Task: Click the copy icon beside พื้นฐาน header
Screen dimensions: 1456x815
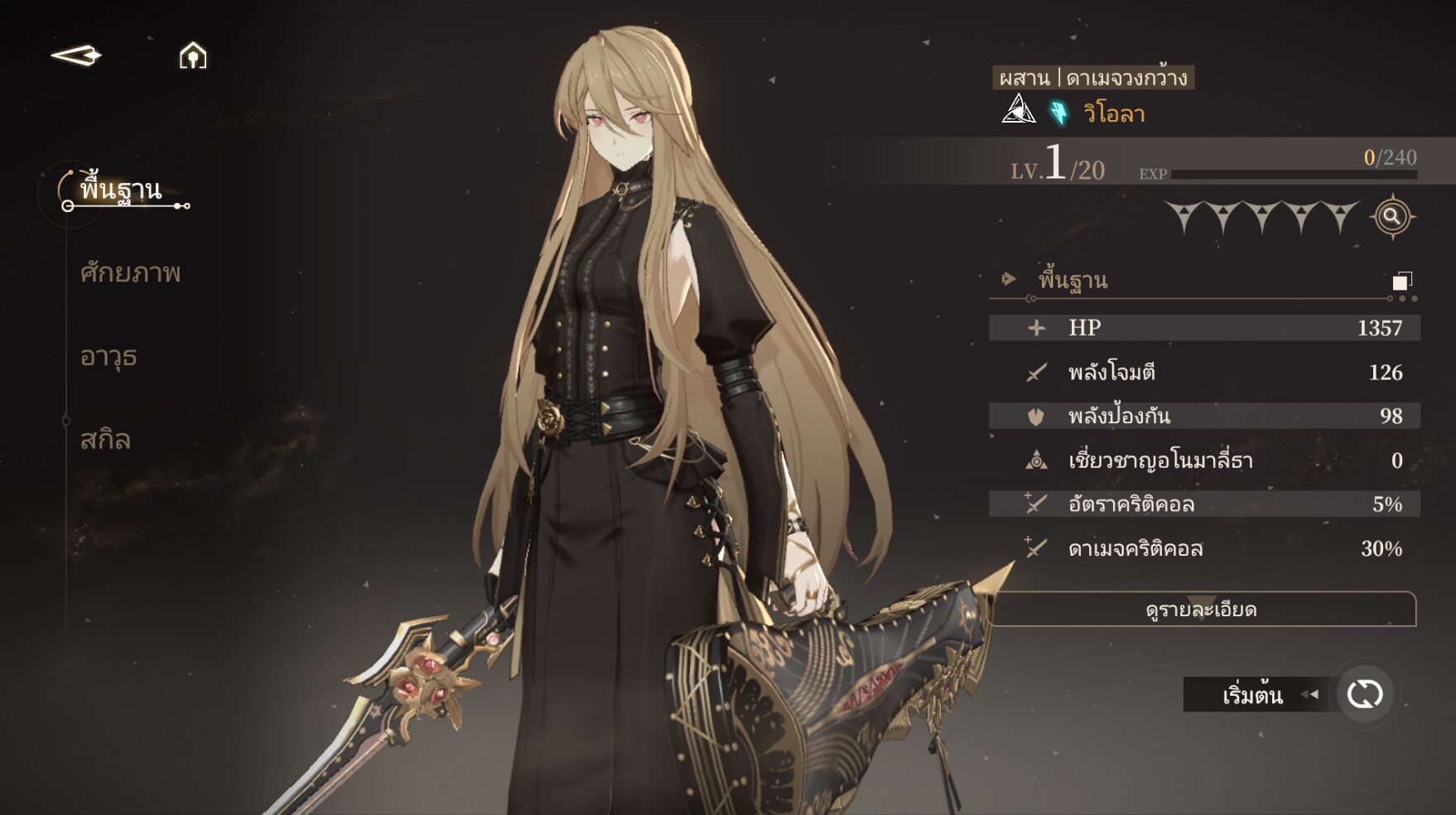Action: pyautogui.click(x=1401, y=281)
